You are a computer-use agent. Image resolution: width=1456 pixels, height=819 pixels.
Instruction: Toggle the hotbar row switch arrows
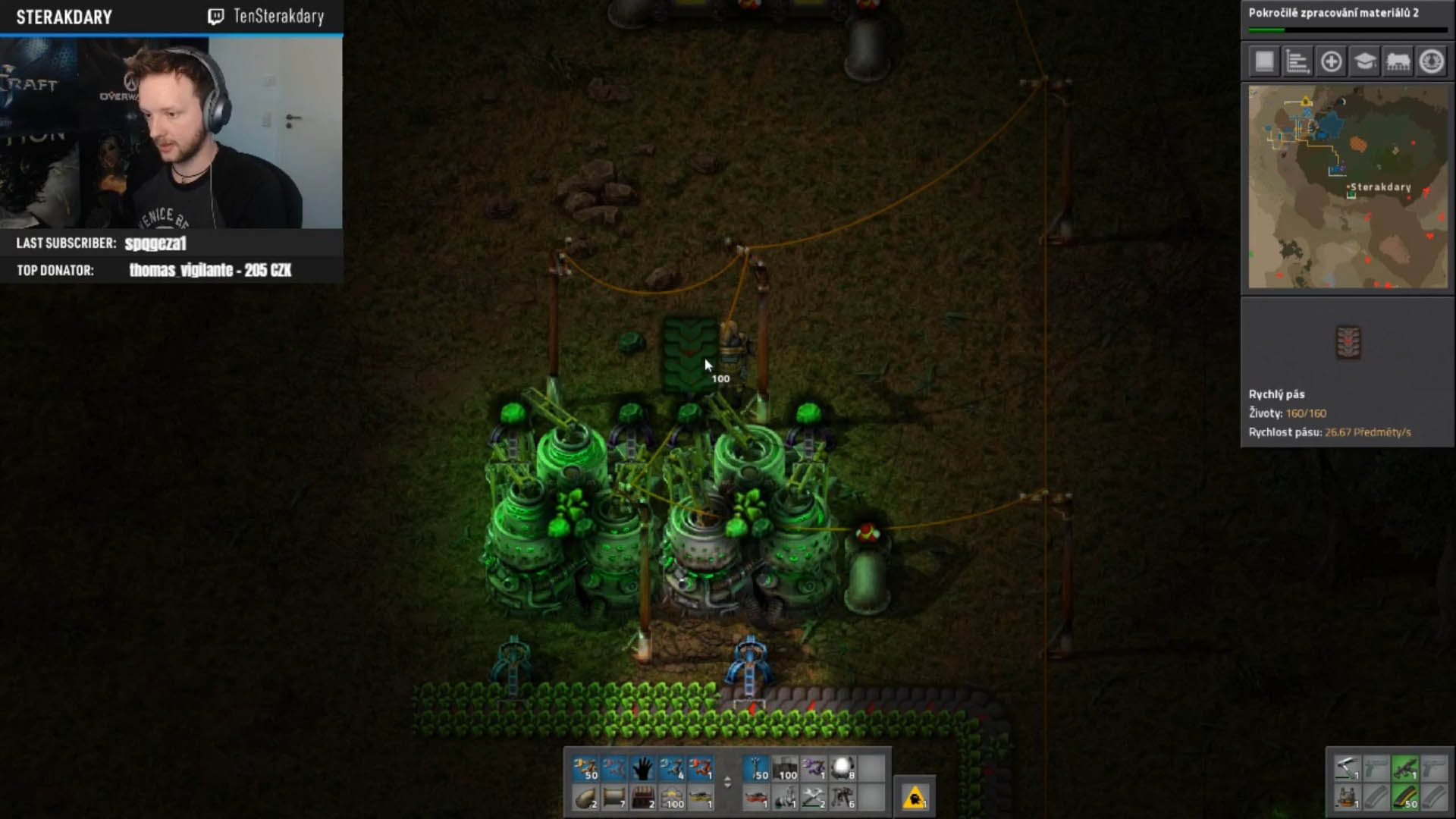728,782
